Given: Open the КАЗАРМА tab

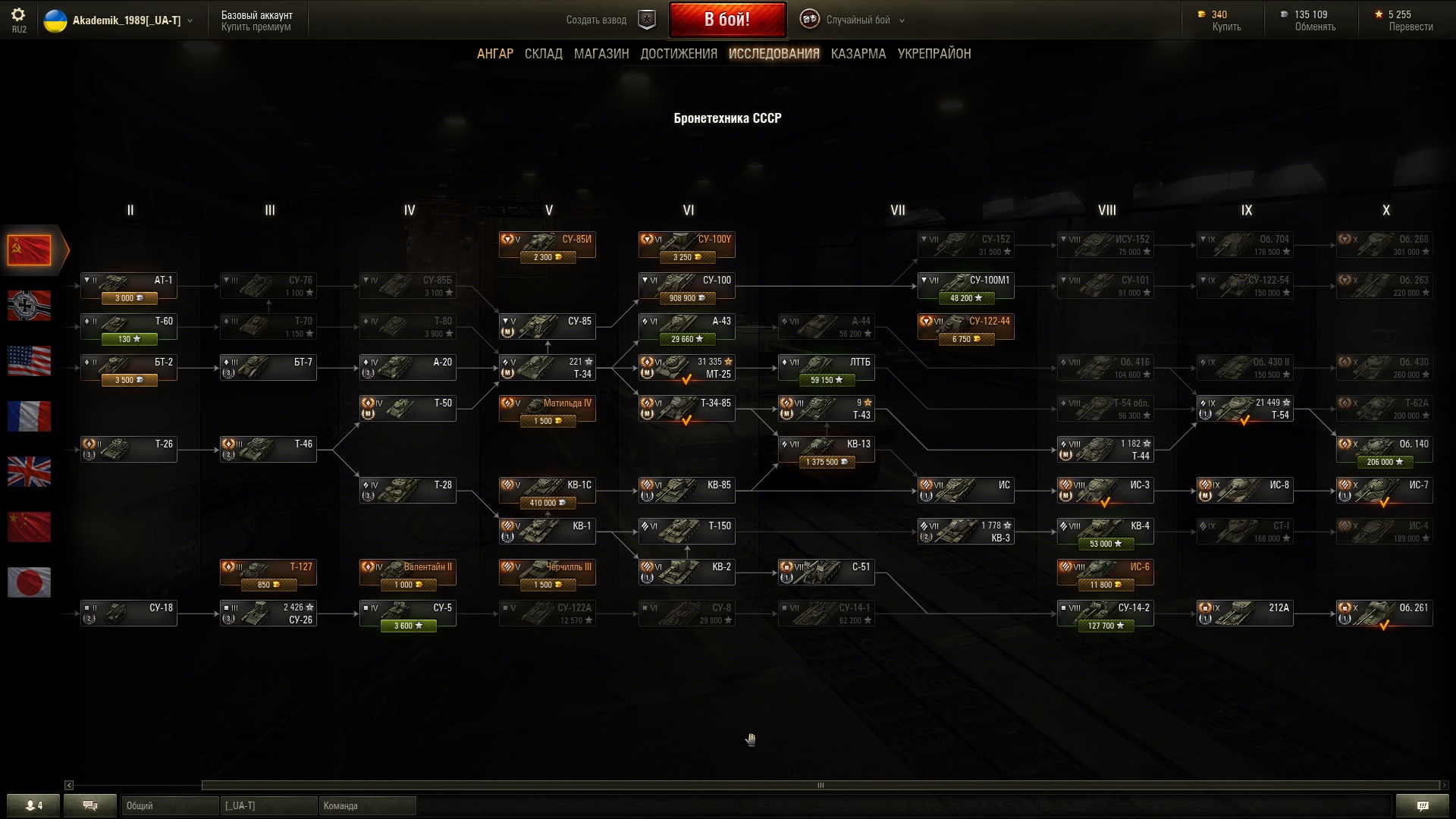Looking at the screenshot, I should [858, 54].
